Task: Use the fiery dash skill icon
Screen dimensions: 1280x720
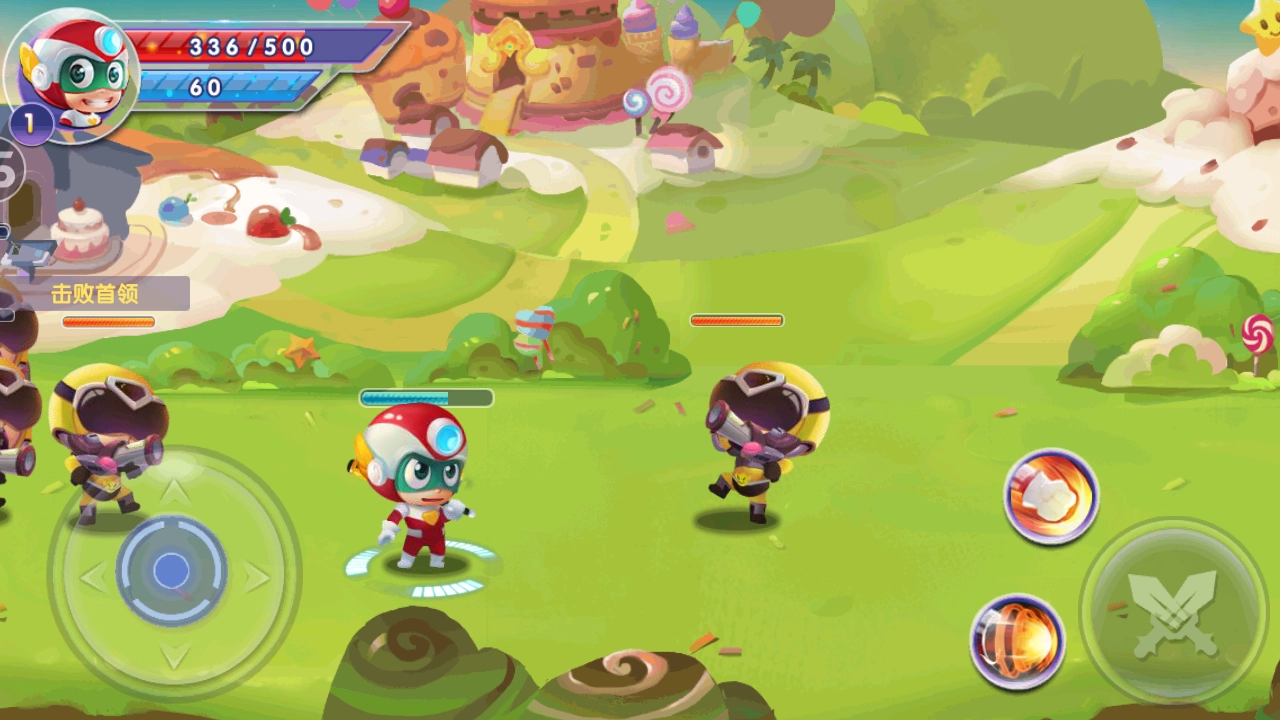Action: click(x=1017, y=641)
